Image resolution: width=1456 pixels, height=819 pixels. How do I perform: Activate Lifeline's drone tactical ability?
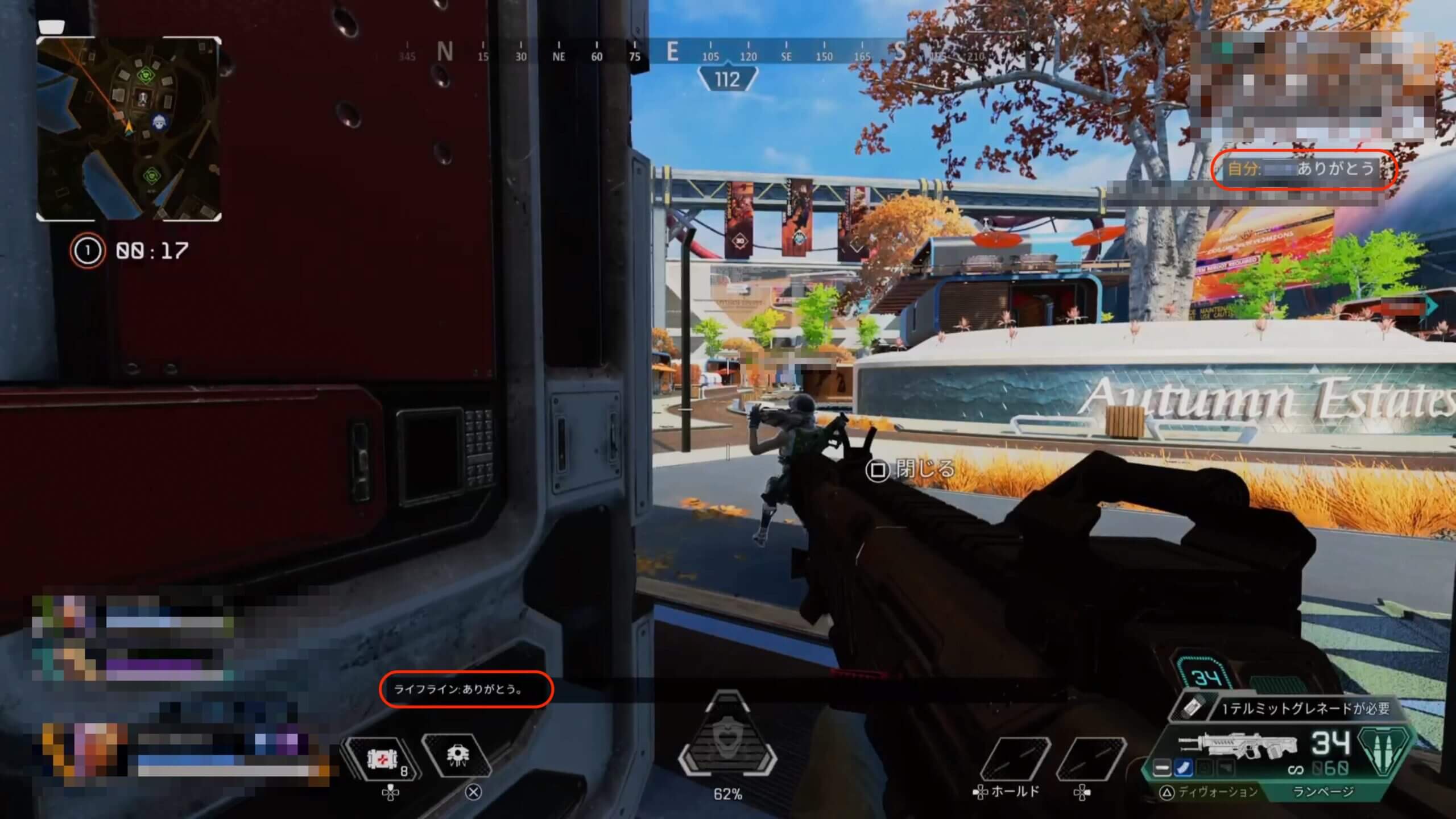pyautogui.click(x=457, y=756)
